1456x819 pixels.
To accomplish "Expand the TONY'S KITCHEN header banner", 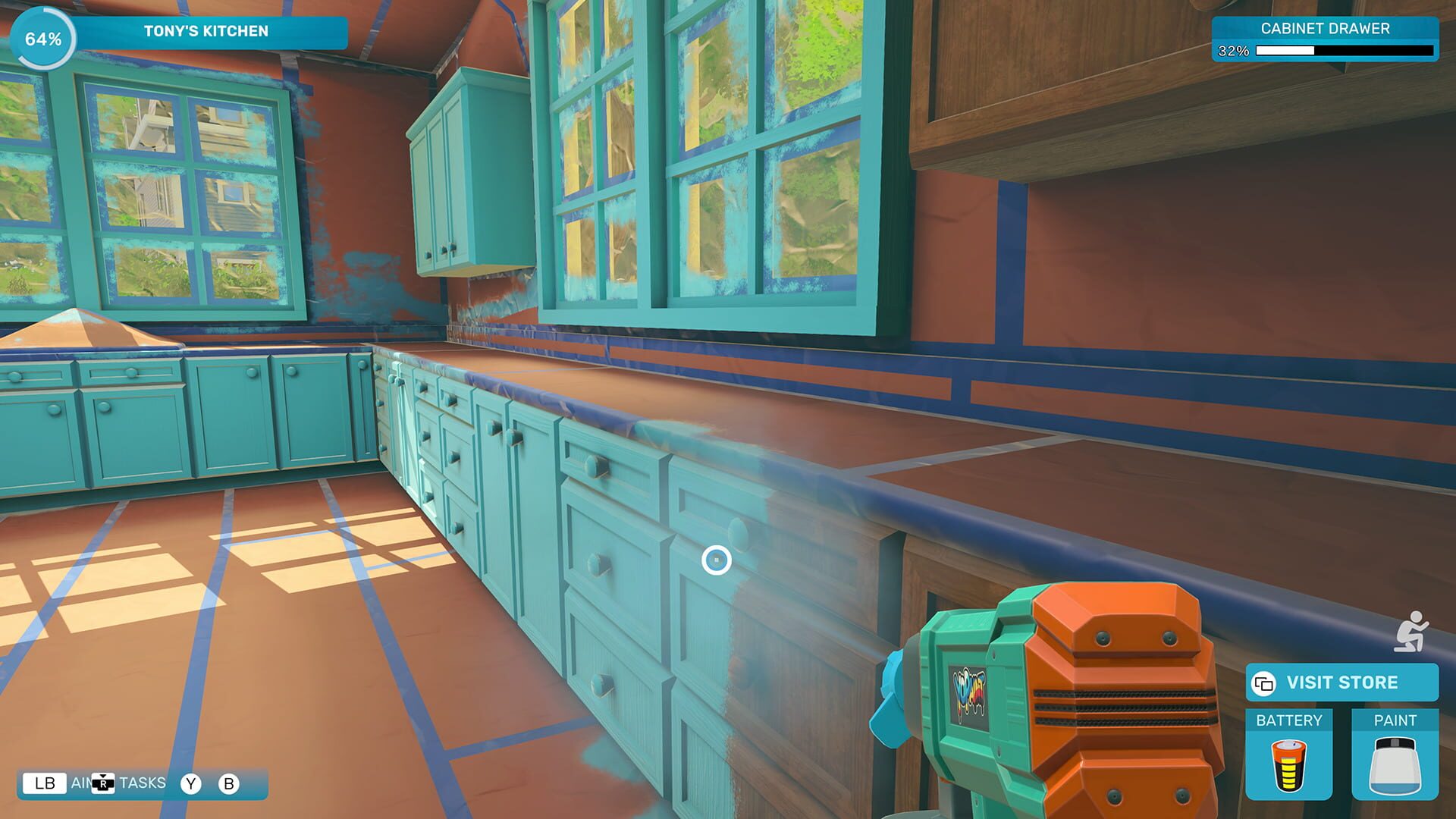I will click(205, 31).
